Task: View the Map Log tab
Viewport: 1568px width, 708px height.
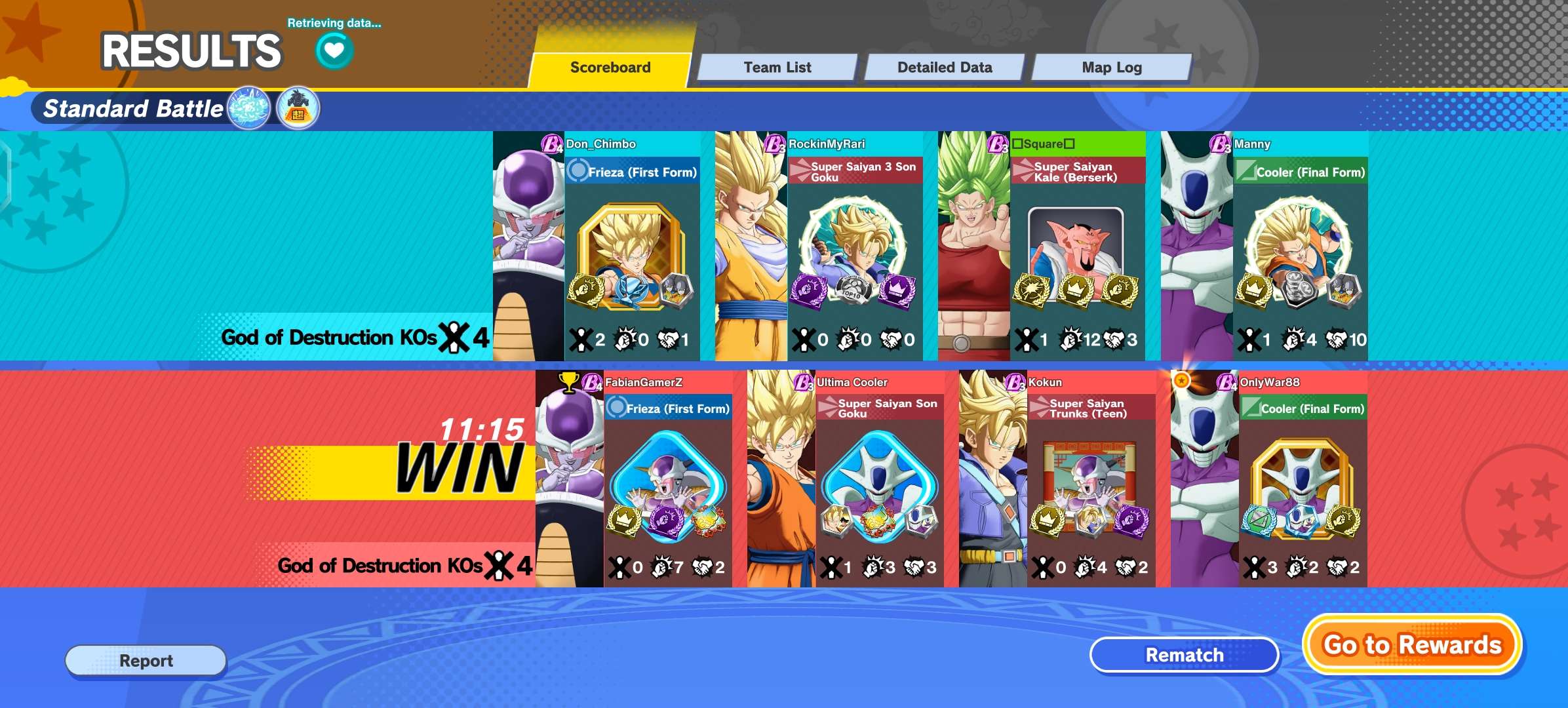Action: pos(1112,68)
